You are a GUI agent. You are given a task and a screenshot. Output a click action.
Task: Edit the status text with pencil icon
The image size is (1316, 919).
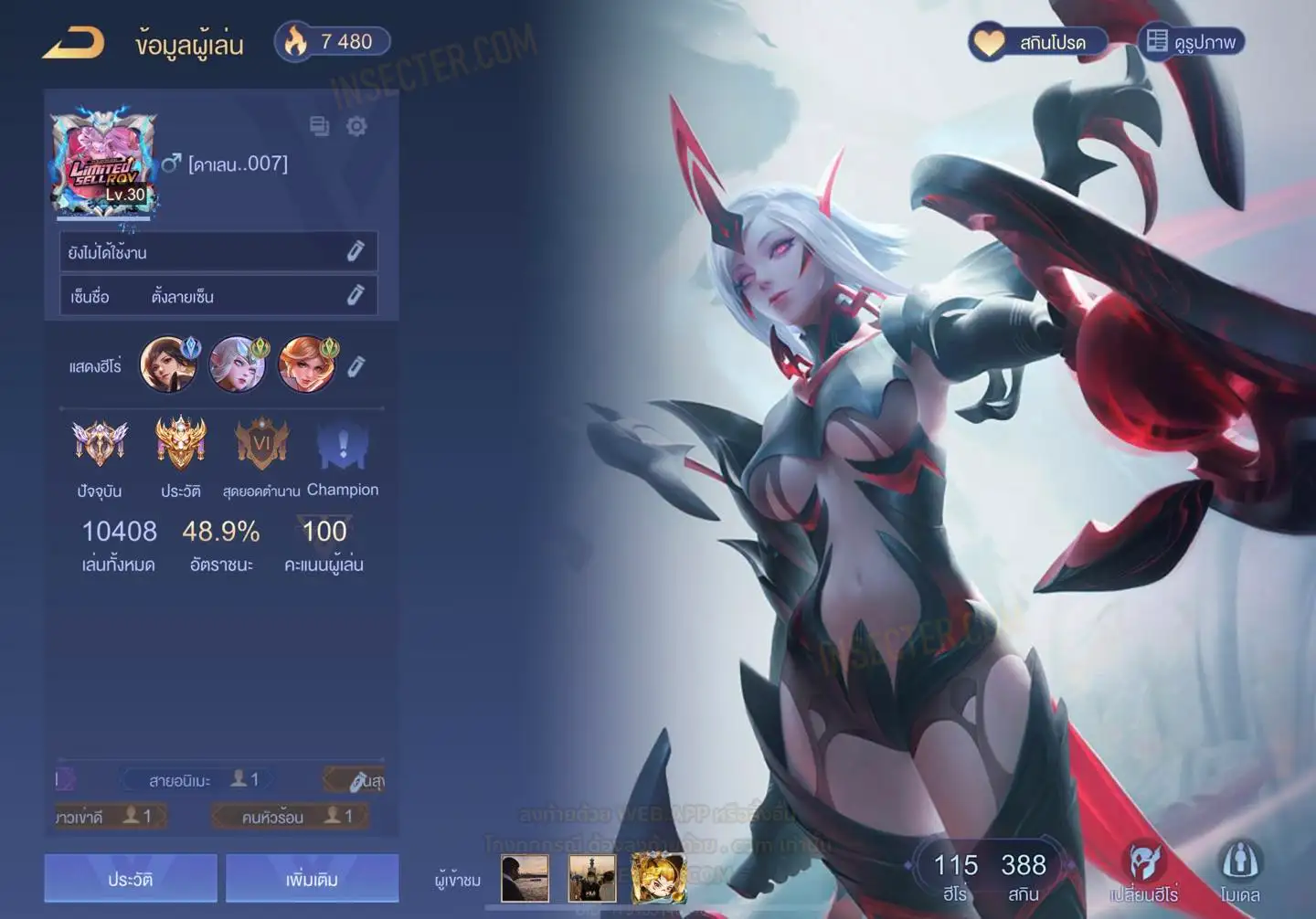[356, 251]
